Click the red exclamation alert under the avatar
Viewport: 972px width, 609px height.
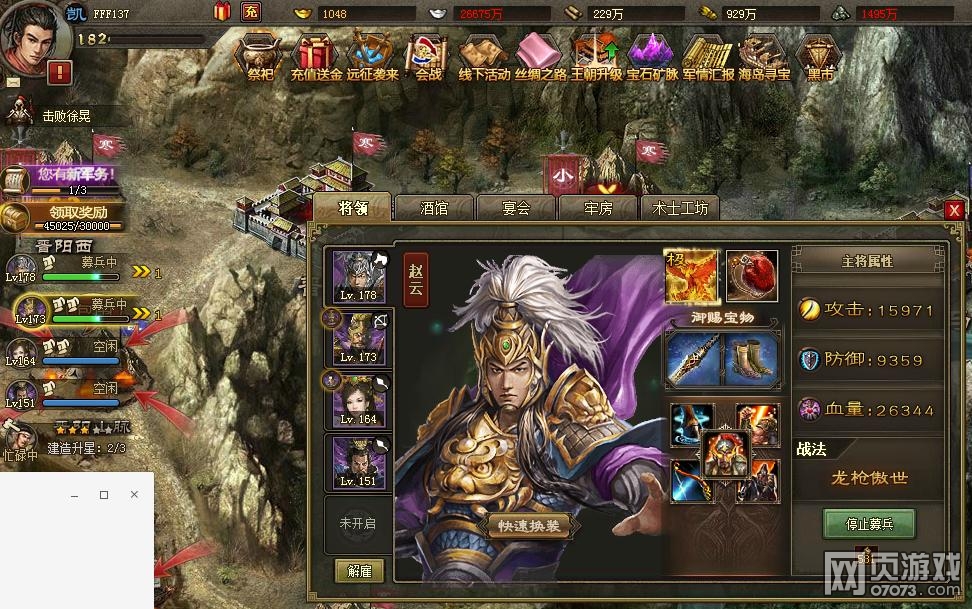59,72
